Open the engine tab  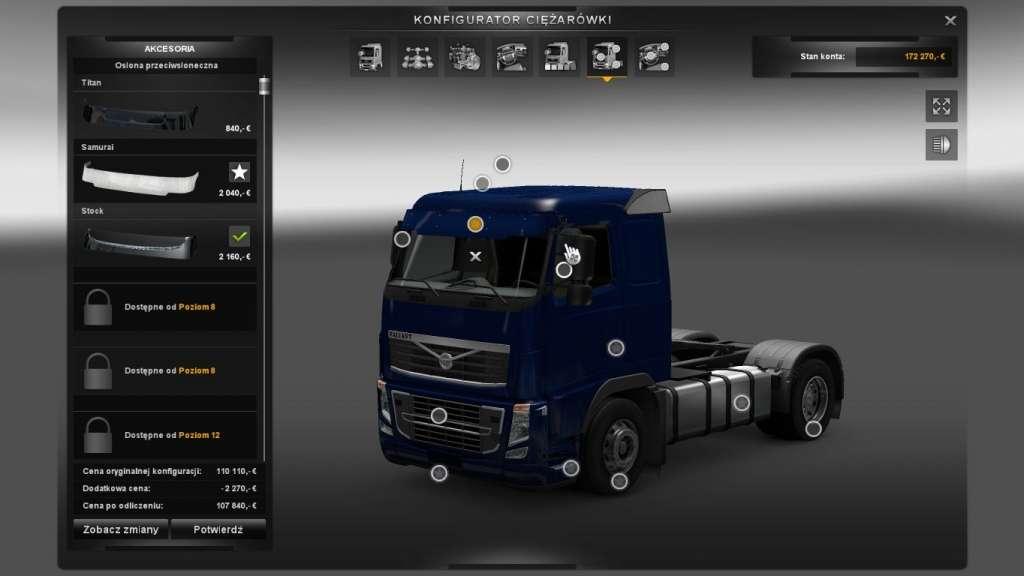[x=464, y=57]
